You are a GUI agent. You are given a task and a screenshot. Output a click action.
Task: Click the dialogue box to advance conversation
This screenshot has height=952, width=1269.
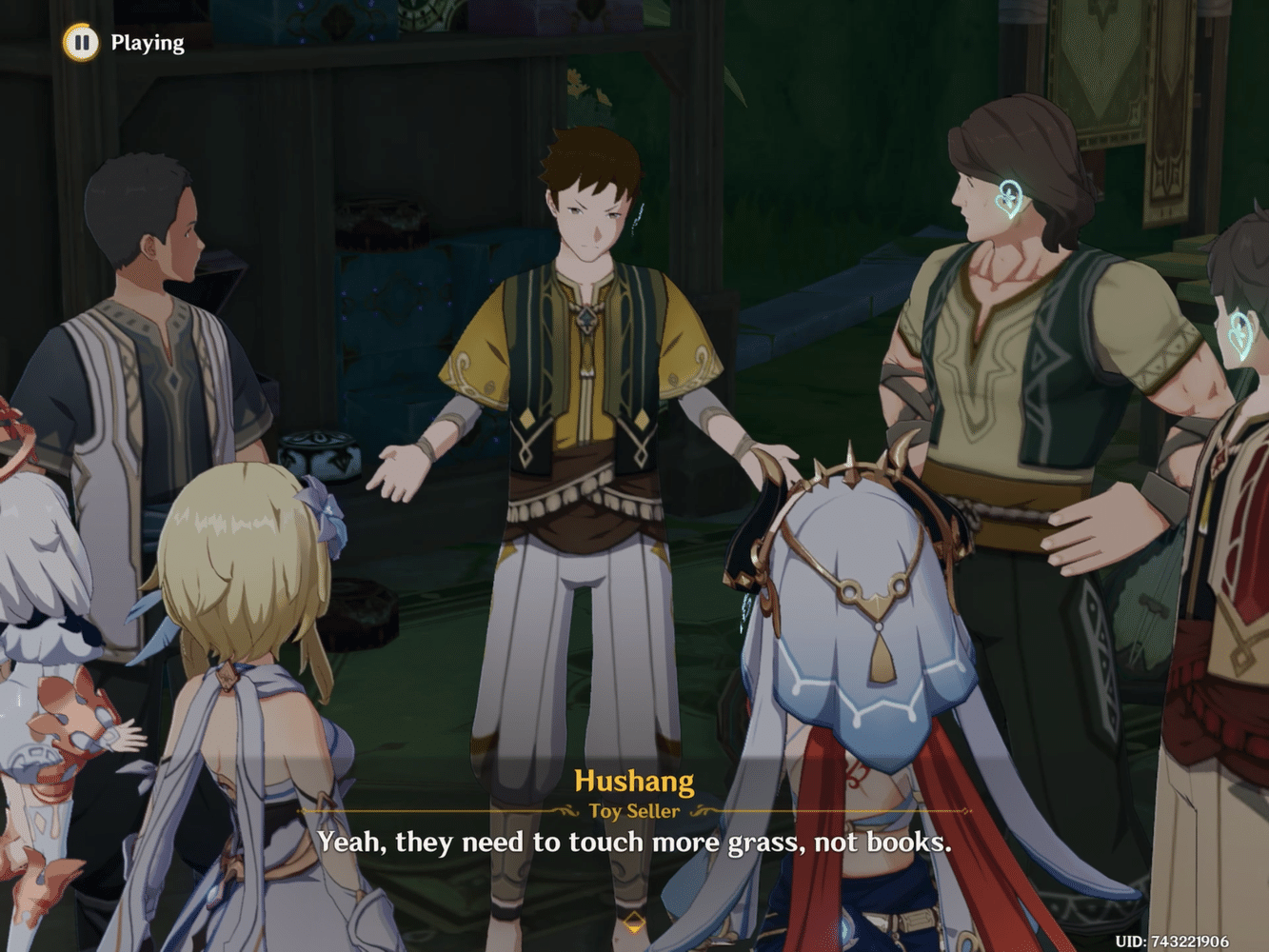(634, 843)
